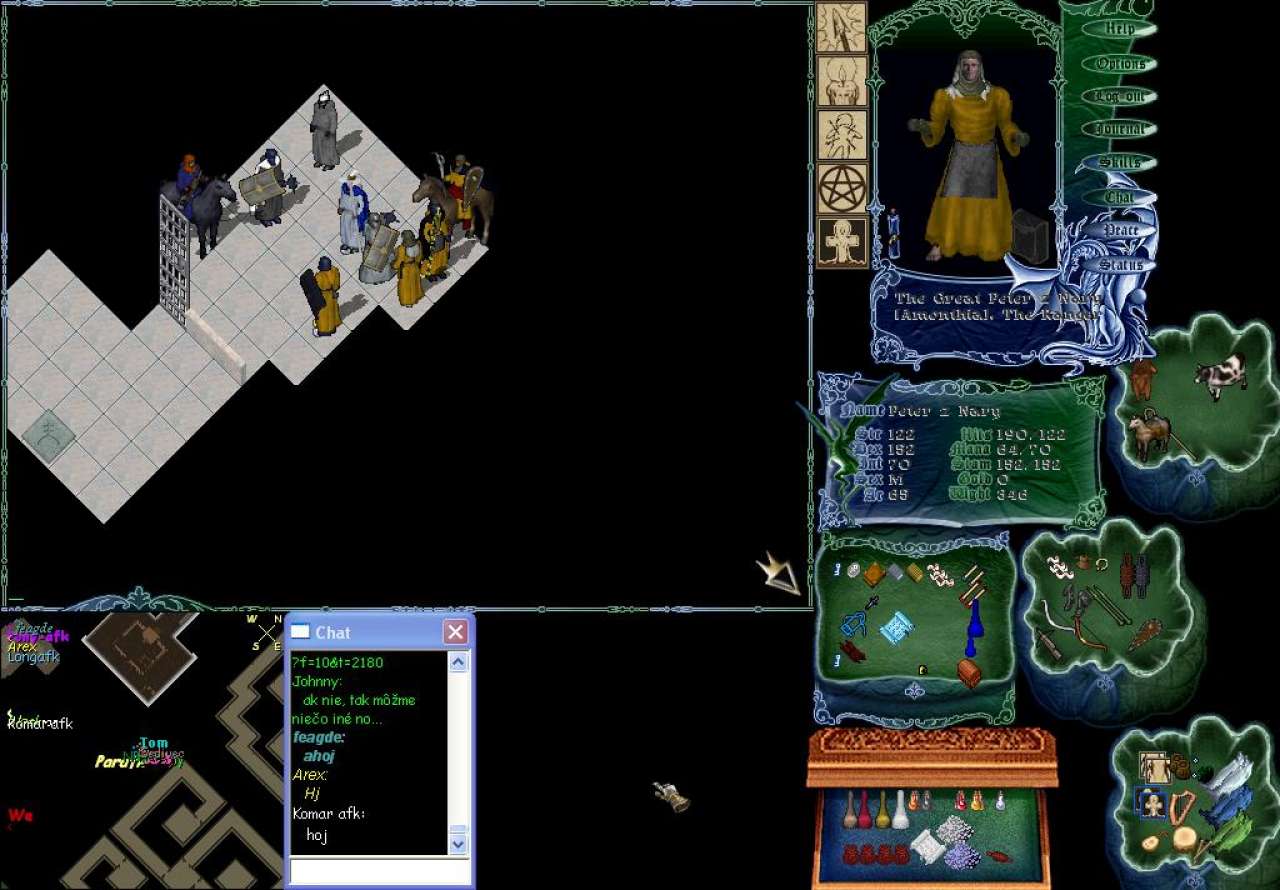The height and width of the screenshot is (890, 1280).
Task: Click the chat scroll-down arrow
Action: (458, 845)
